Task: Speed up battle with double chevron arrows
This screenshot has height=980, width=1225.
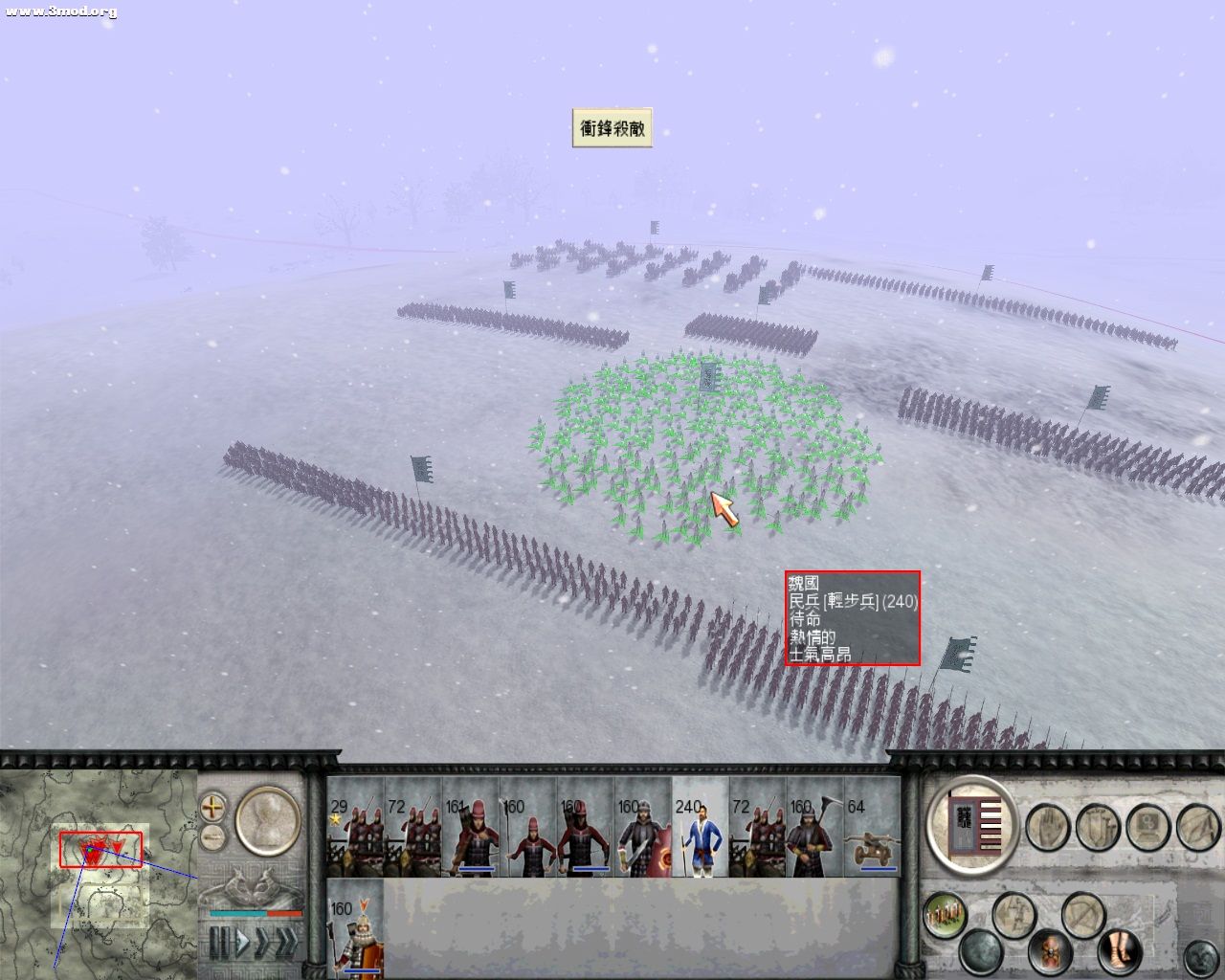Action: (x=285, y=942)
